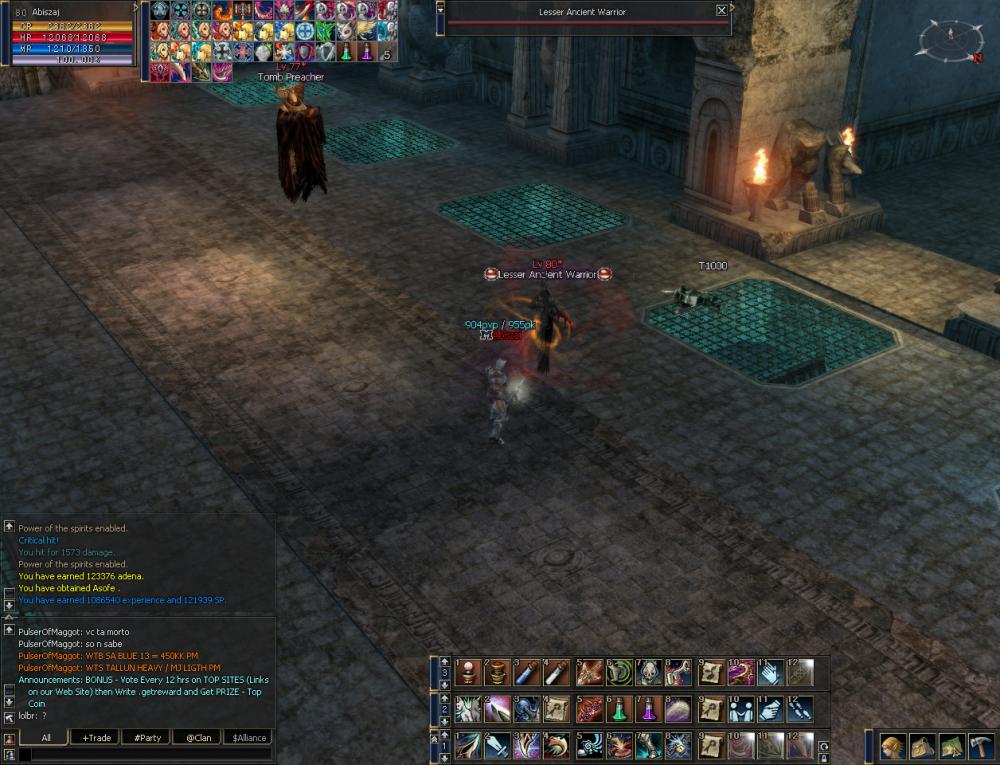Select the #Party chat tab
This screenshot has width=1000, height=765.
146,738
